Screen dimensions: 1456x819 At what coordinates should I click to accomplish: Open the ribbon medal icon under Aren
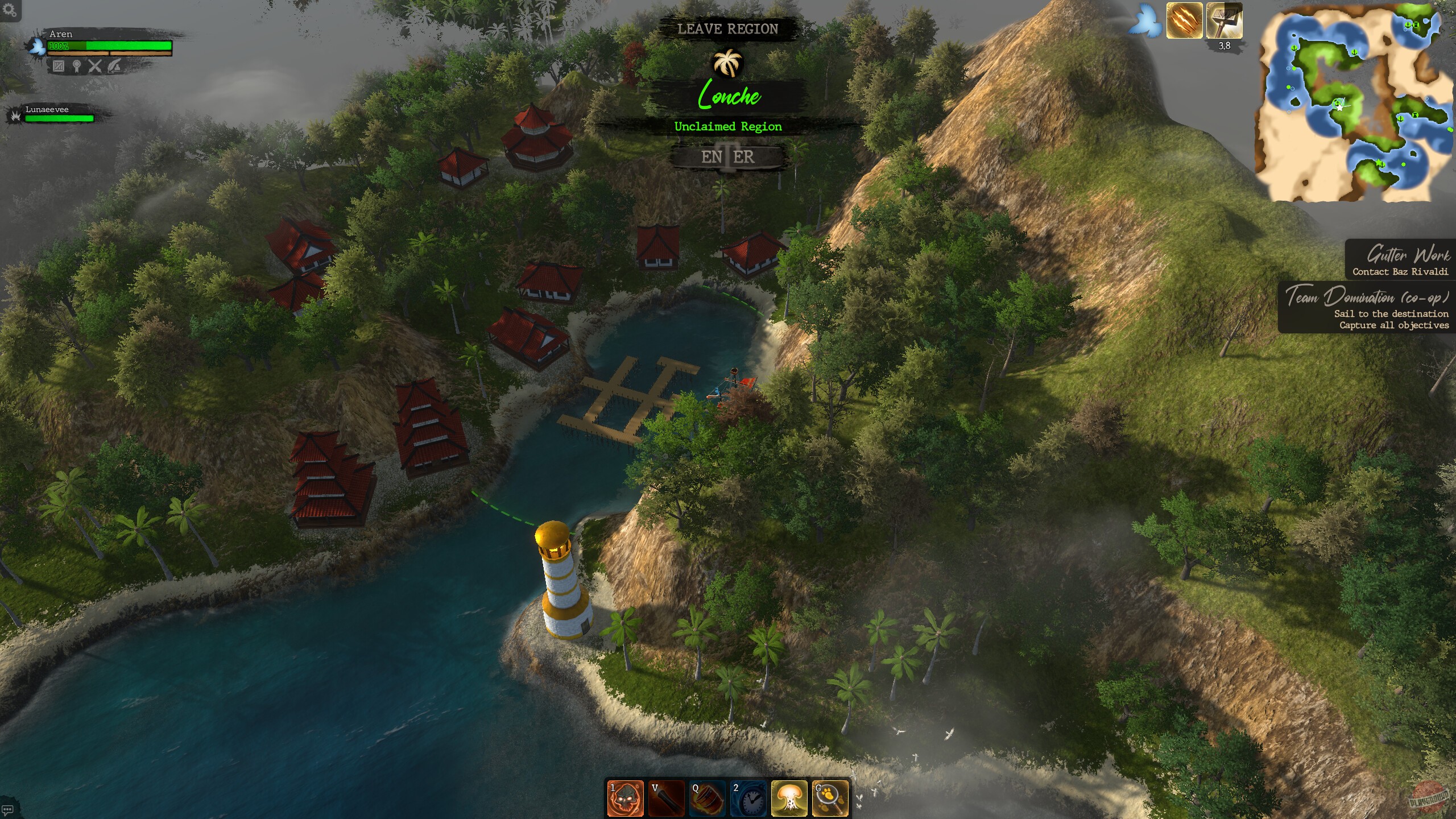(77, 67)
